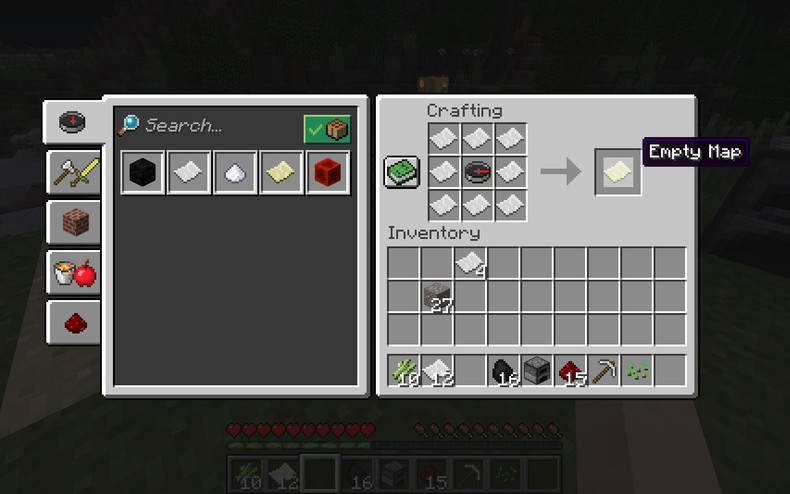790x494 pixels.
Task: Choose the paper recipe in recipe book
Action: click(188, 173)
